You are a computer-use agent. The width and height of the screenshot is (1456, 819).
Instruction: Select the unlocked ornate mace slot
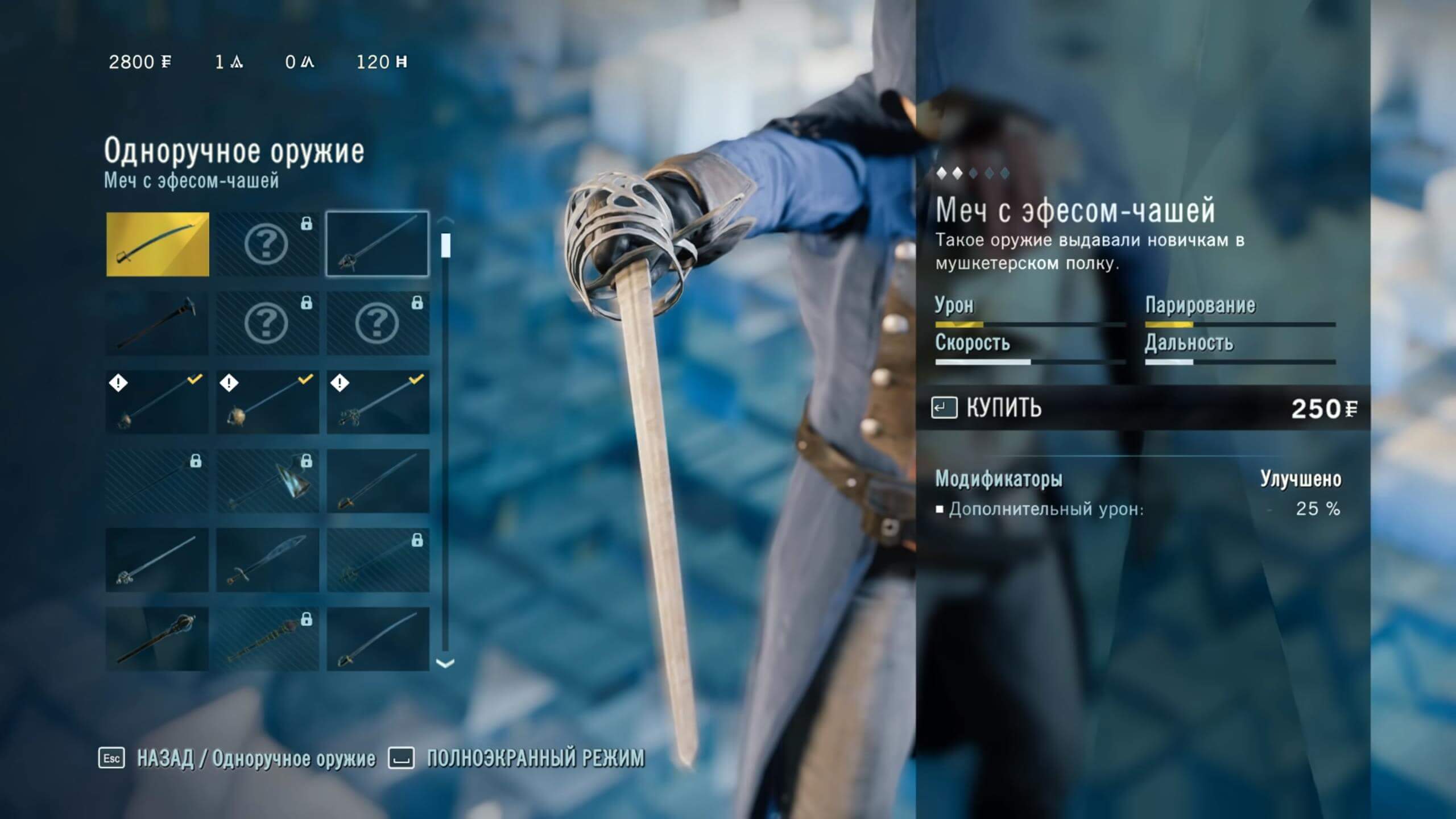point(157,639)
